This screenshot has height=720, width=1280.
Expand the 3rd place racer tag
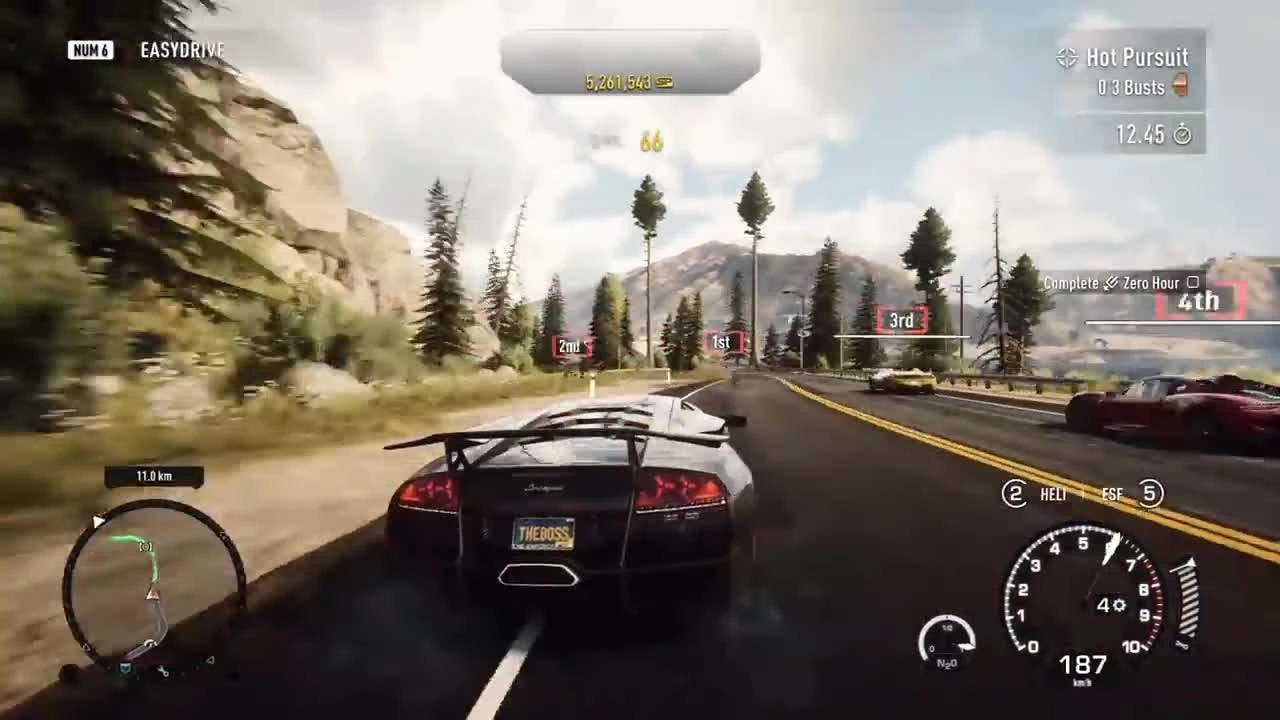[x=900, y=320]
